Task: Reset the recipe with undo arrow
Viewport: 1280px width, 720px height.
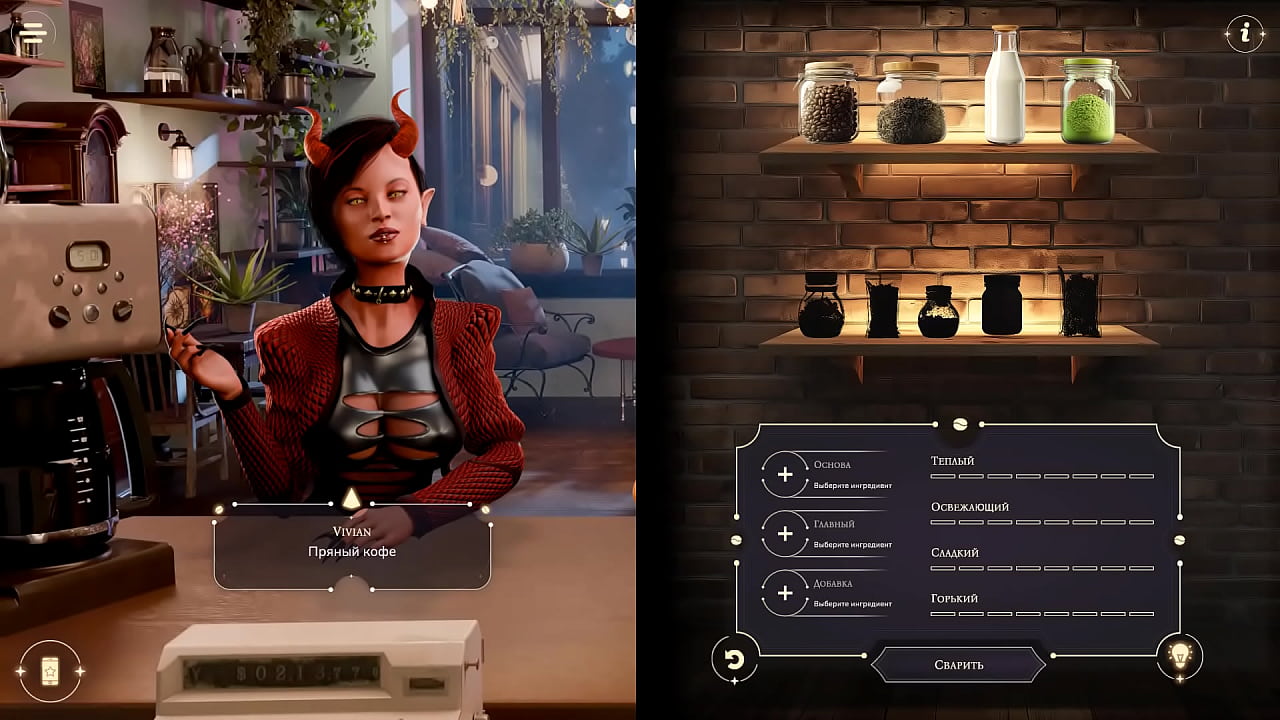Action: 734,659
